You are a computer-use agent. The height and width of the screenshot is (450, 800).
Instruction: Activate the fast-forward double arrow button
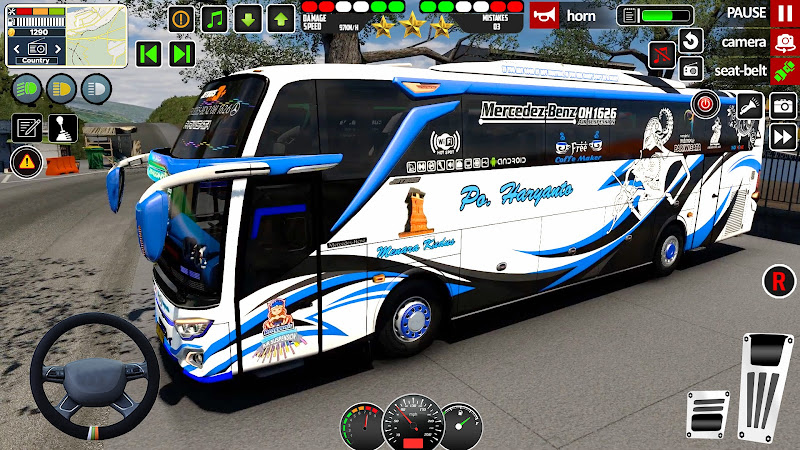pyautogui.click(x=782, y=138)
